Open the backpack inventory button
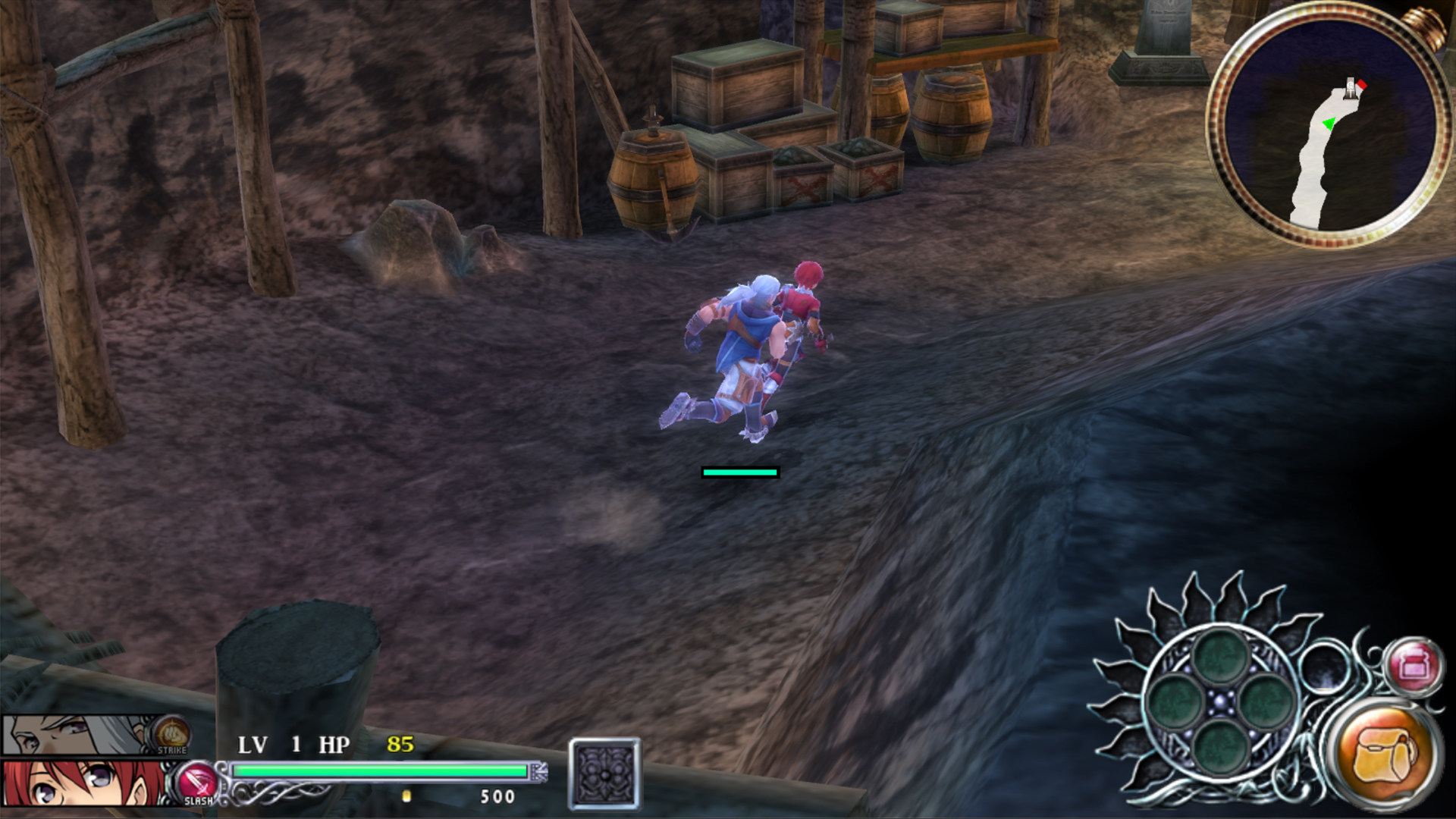The width and height of the screenshot is (1456, 819). (1386, 755)
